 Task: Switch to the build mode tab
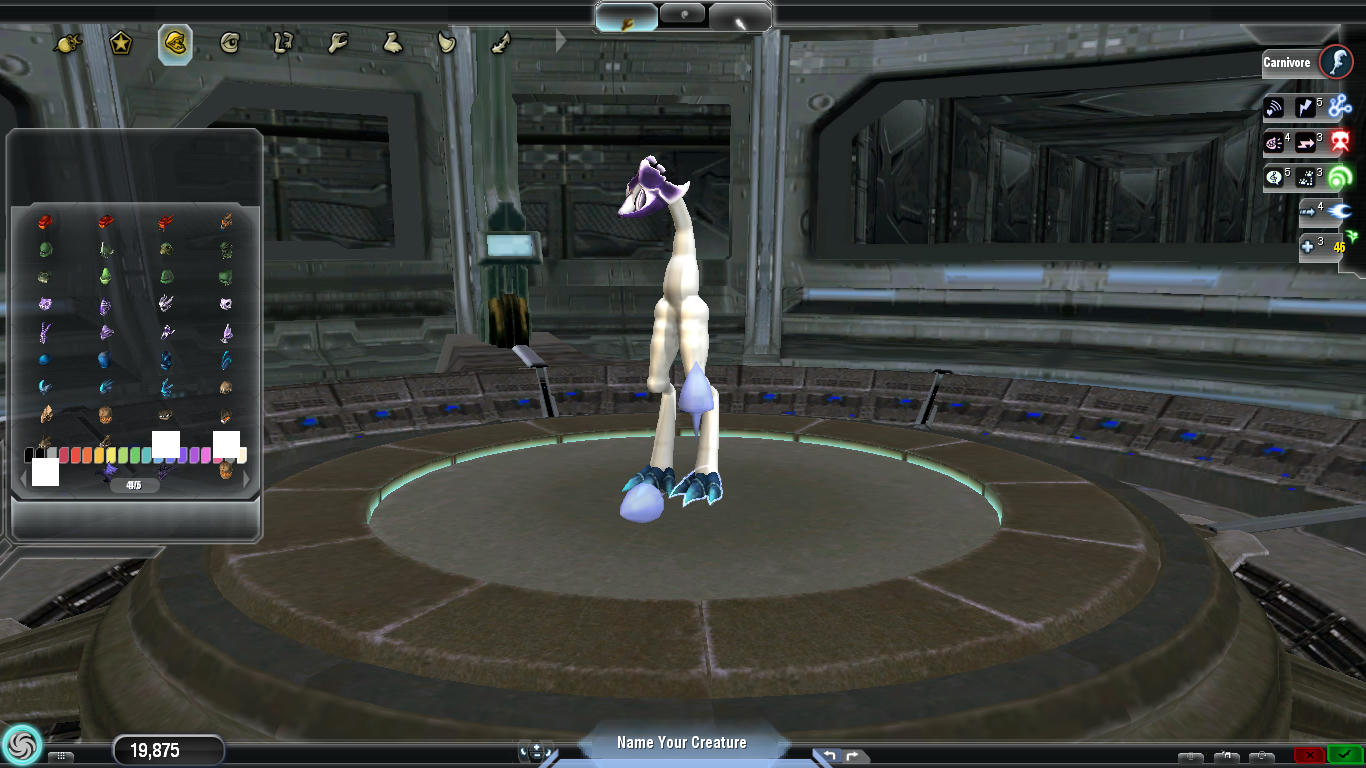pyautogui.click(x=627, y=18)
